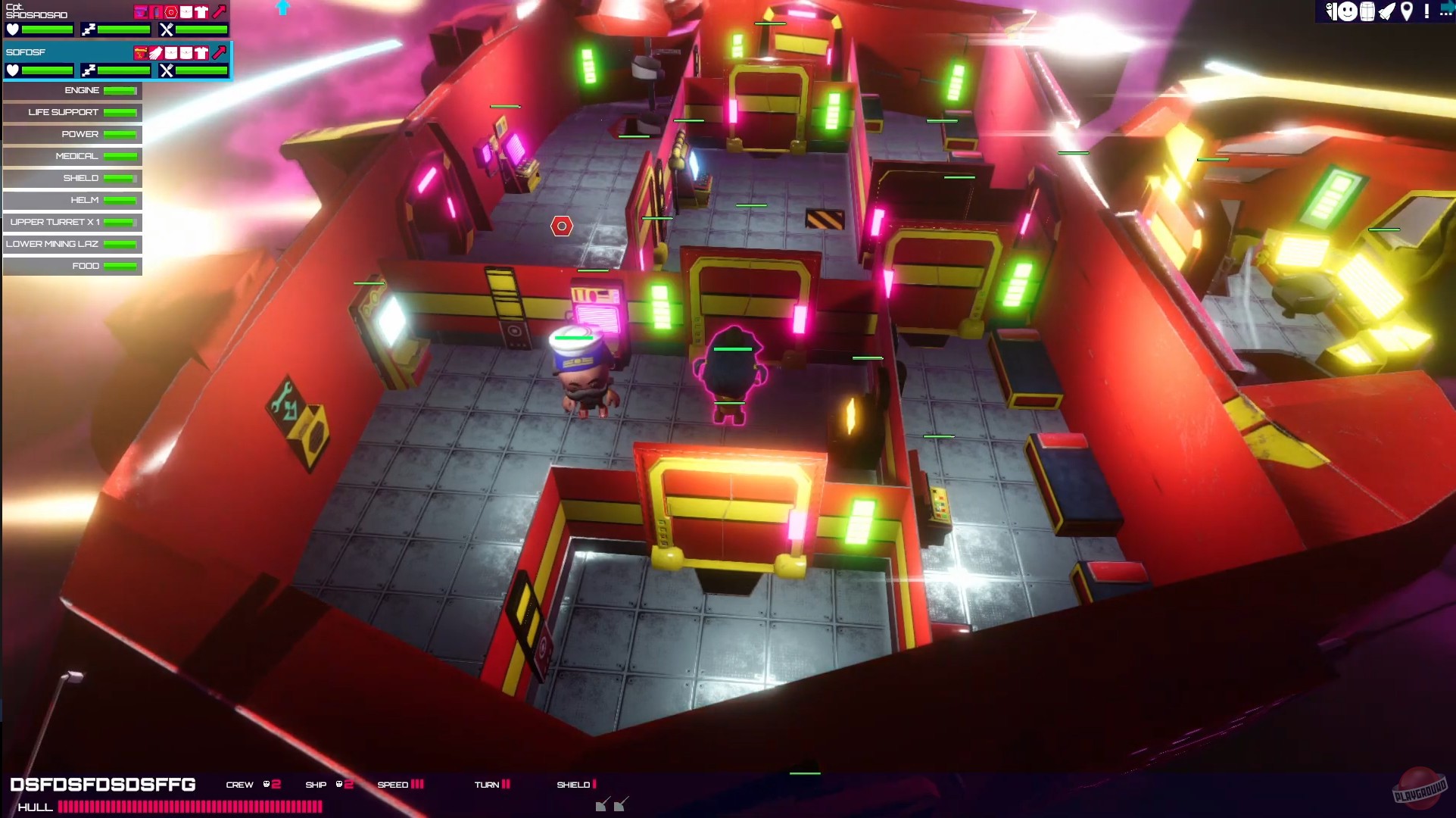Viewport: 1456px width, 818px height.
Task: Open the map location pin icon
Action: click(x=1407, y=11)
